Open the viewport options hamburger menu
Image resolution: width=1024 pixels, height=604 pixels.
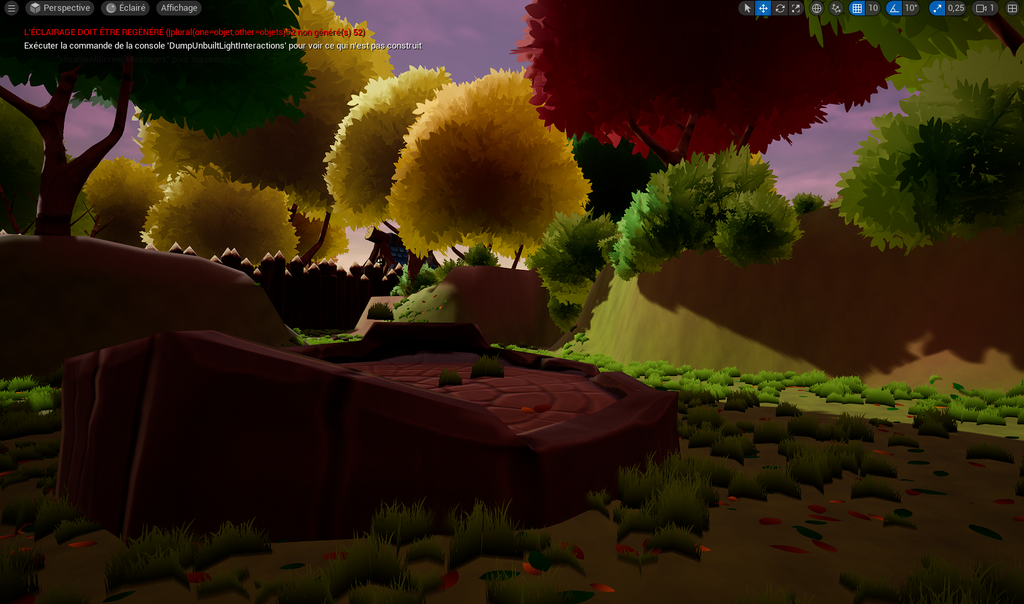pos(10,8)
